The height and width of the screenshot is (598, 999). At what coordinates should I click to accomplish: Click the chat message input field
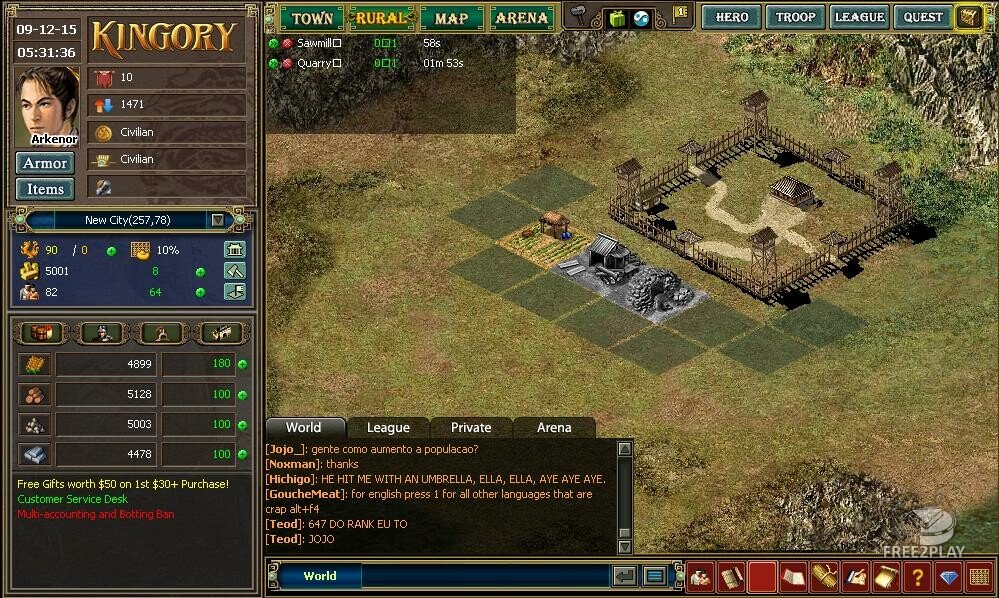[x=485, y=576]
